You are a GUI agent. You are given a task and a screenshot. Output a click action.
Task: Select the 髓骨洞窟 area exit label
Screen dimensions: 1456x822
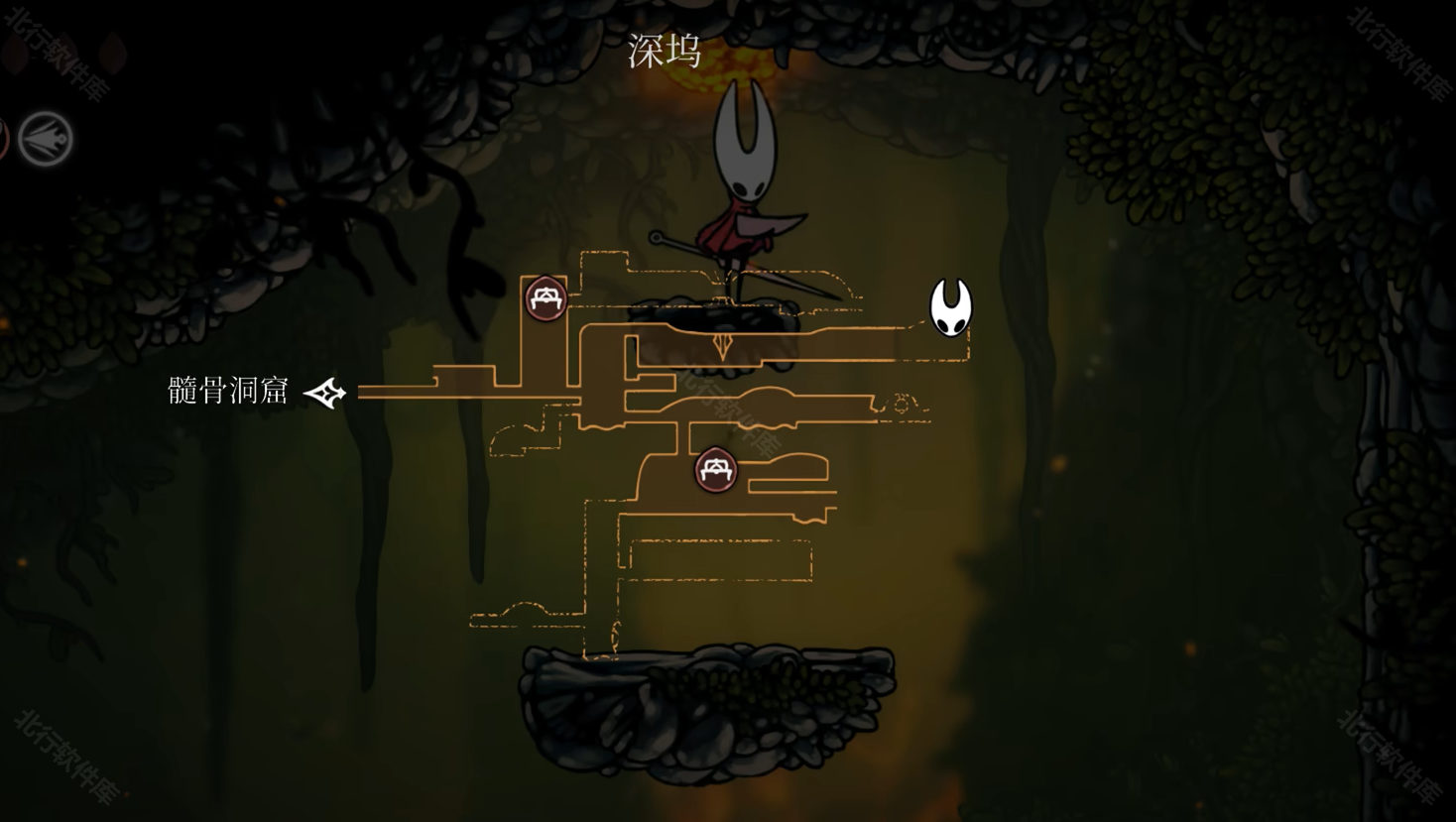pos(228,391)
